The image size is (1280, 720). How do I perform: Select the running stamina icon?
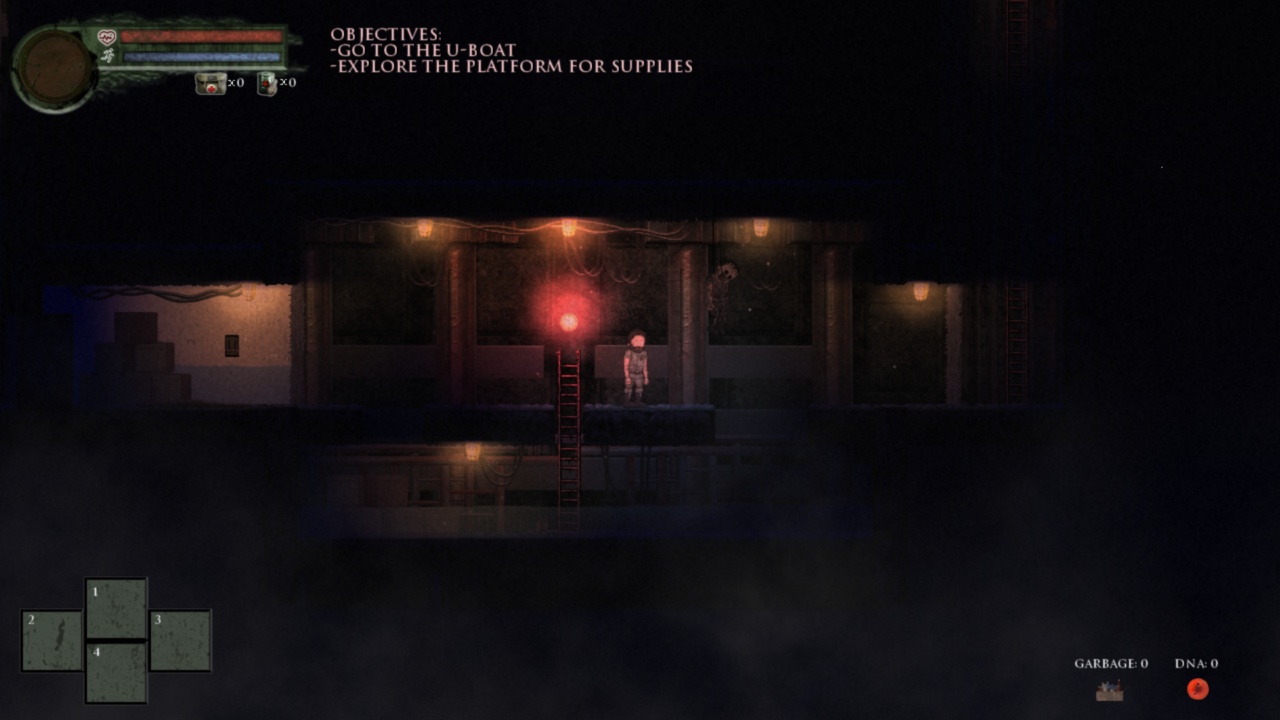point(107,55)
